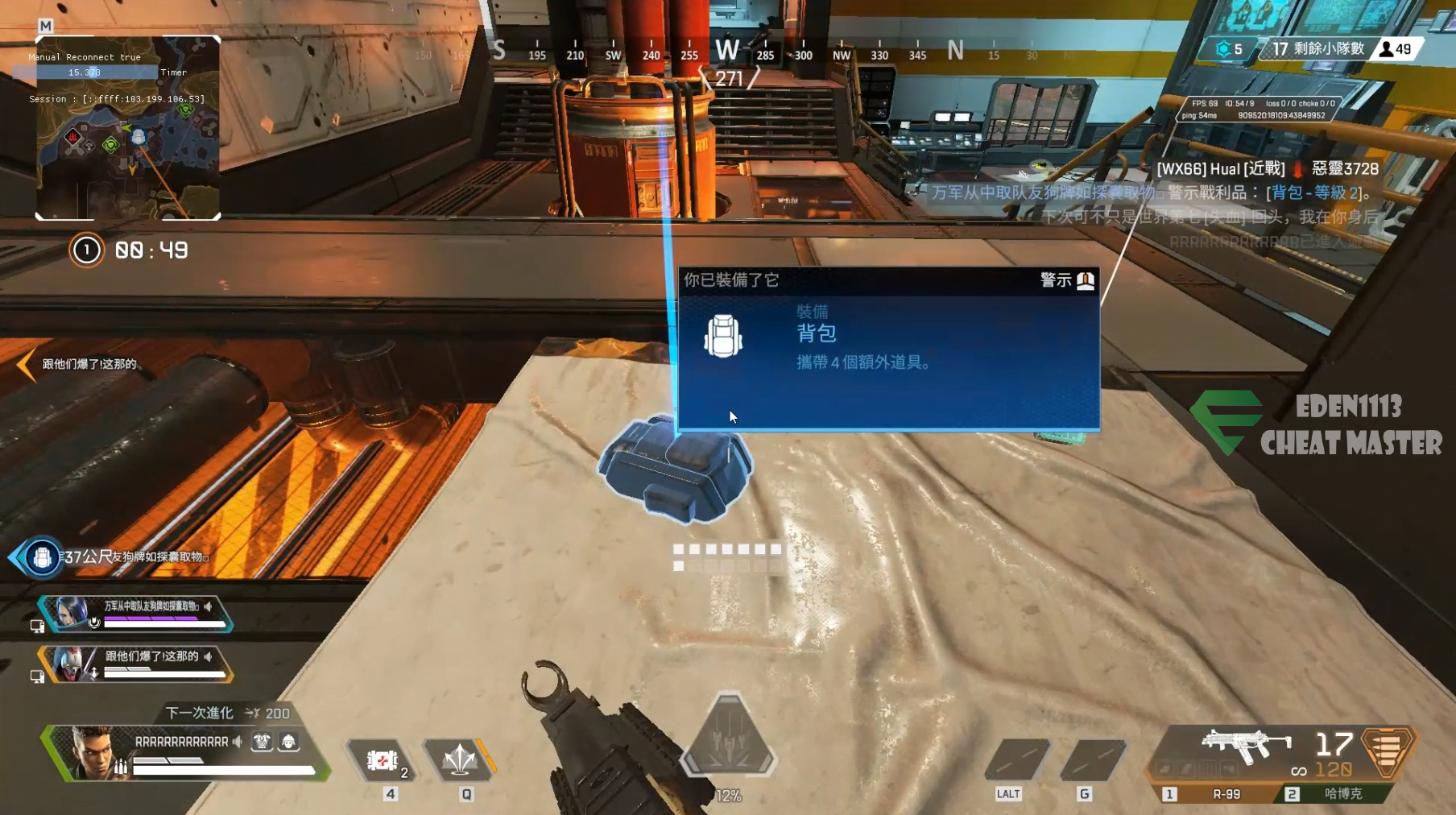
Task: Select the R-99 weapon slot
Action: coord(1226,794)
